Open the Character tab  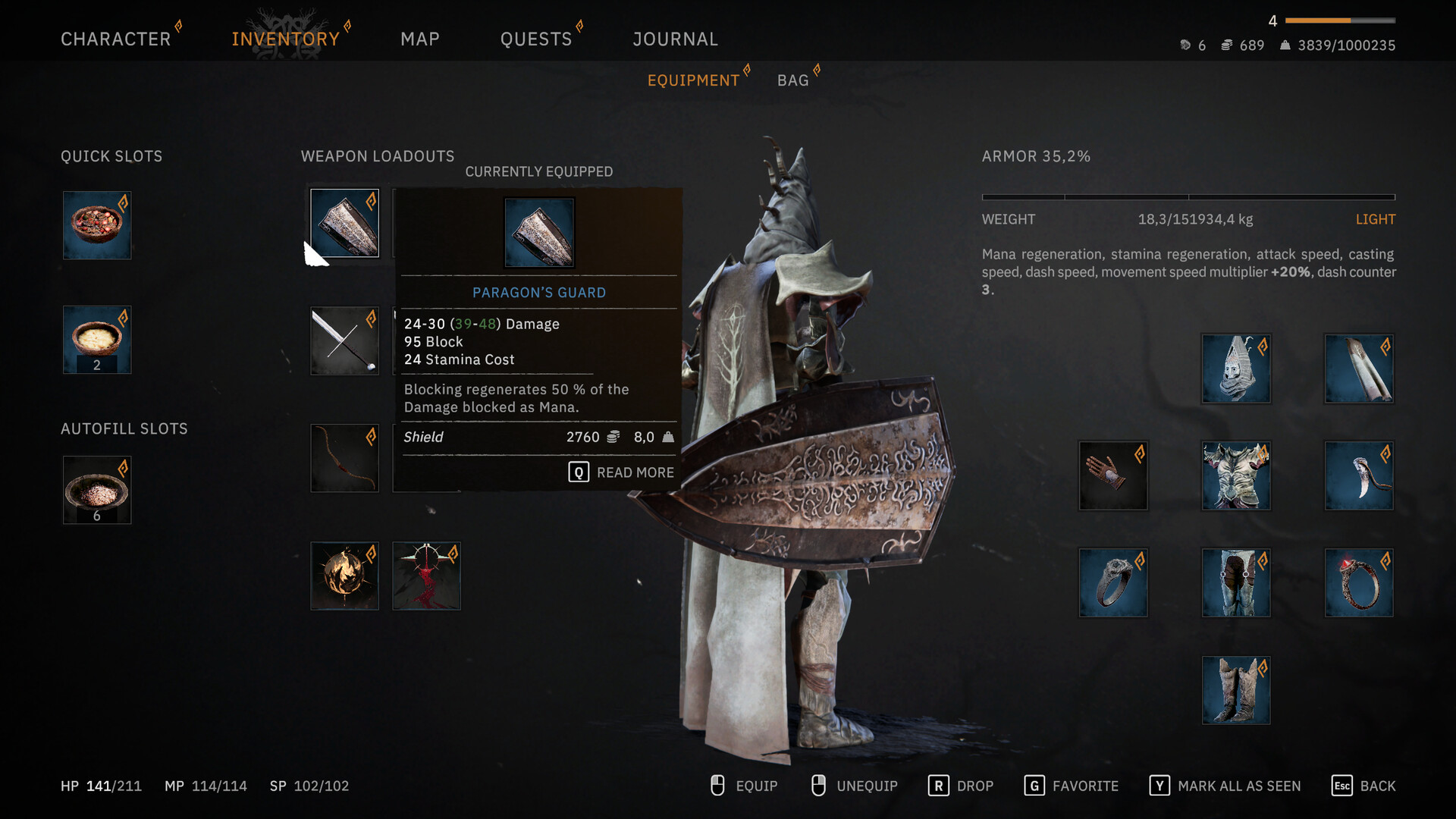tap(115, 39)
